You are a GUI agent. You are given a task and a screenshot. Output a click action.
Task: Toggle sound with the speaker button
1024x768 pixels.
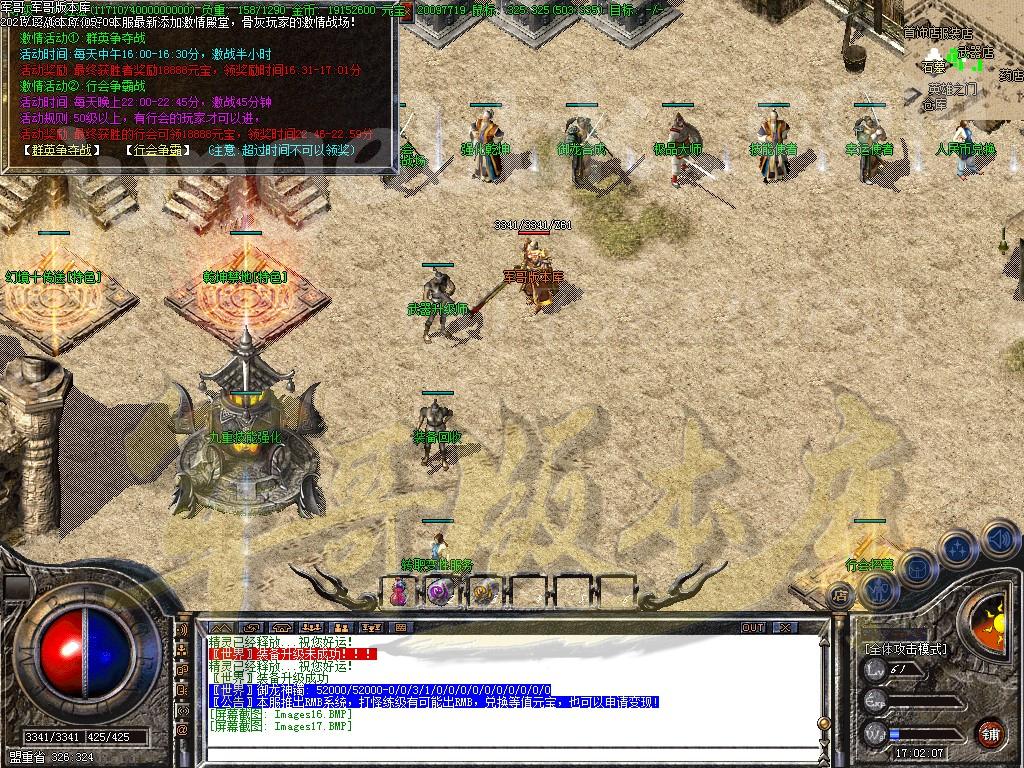click(x=1000, y=541)
